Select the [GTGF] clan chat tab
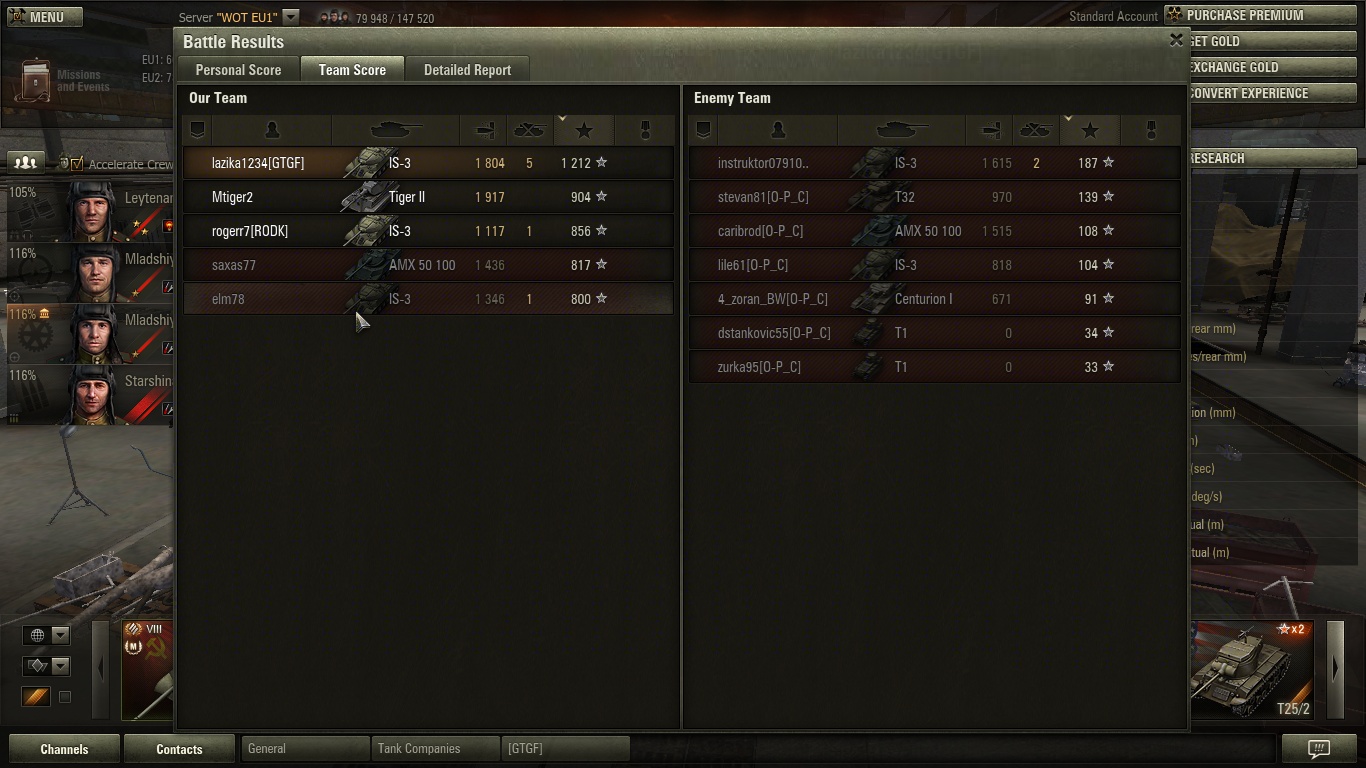Image resolution: width=1366 pixels, height=768 pixels. click(564, 748)
